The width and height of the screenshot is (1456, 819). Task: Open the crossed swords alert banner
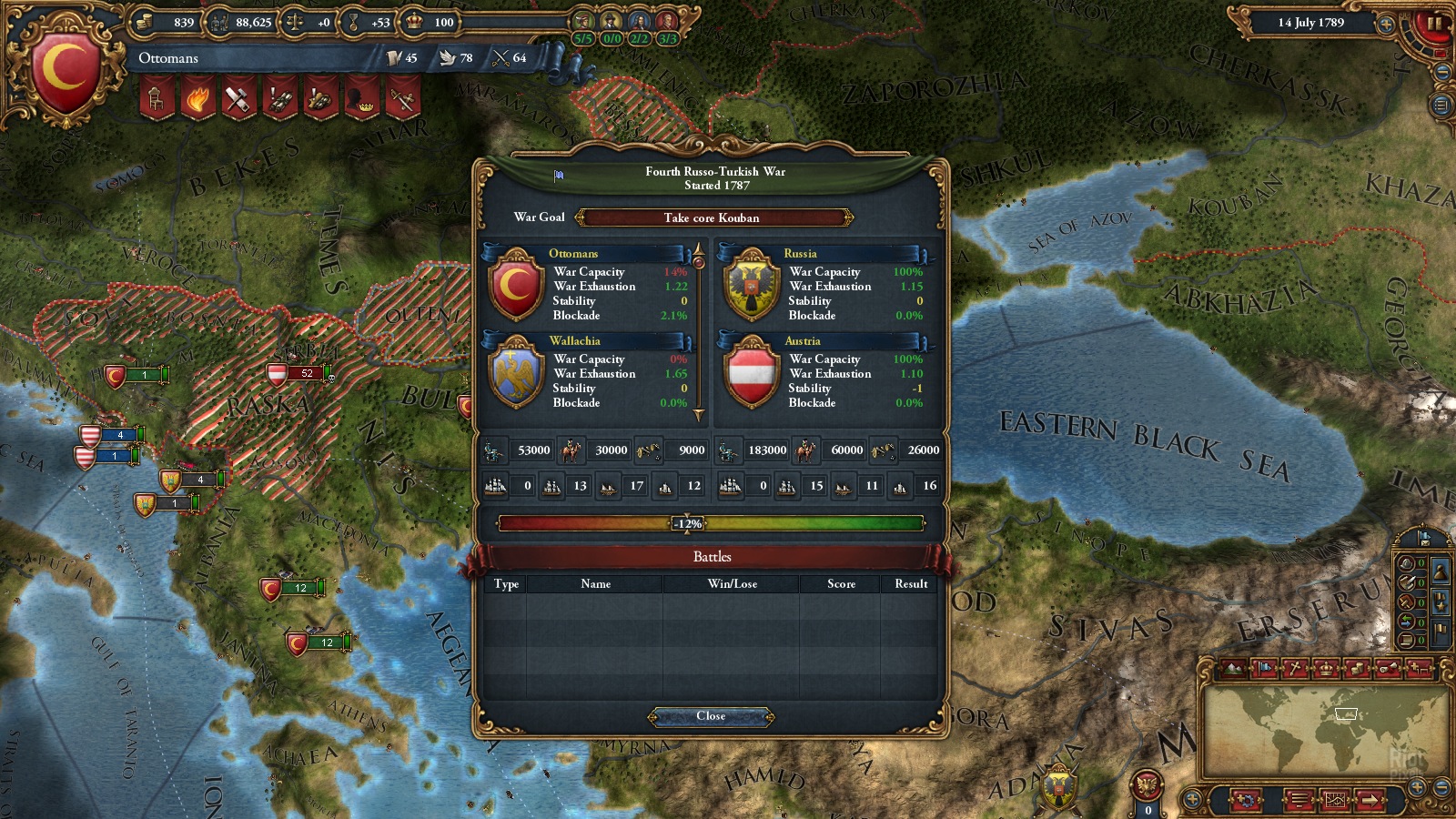pos(402,98)
